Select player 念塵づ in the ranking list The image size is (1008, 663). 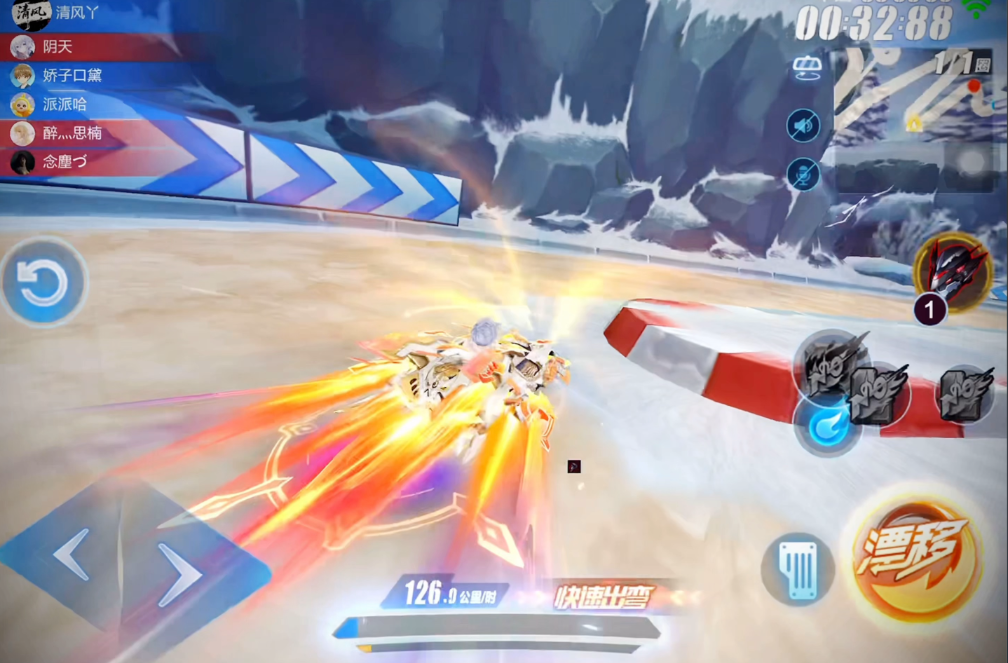pos(64,162)
